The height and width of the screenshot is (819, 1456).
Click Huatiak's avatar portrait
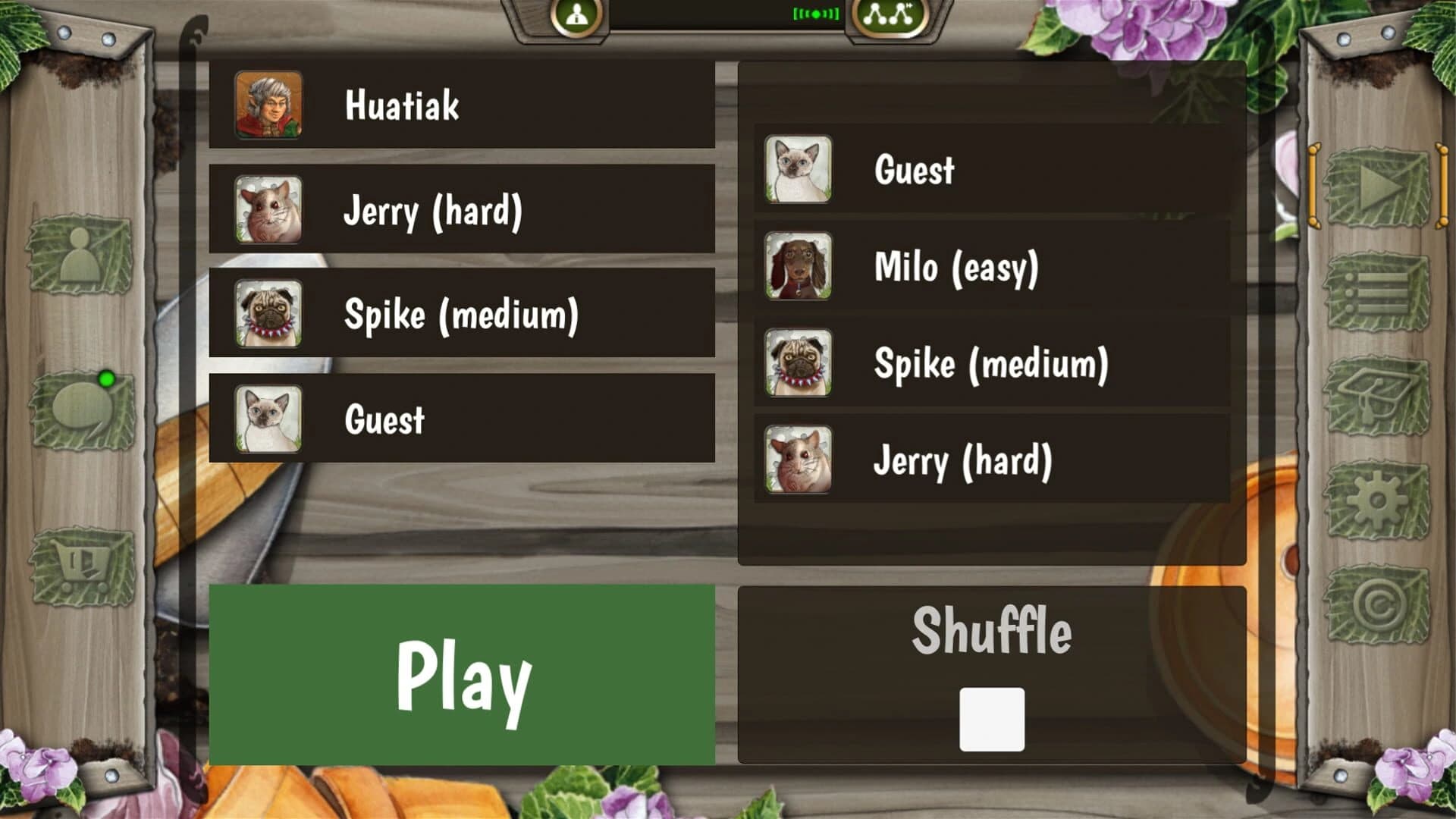[x=268, y=105]
